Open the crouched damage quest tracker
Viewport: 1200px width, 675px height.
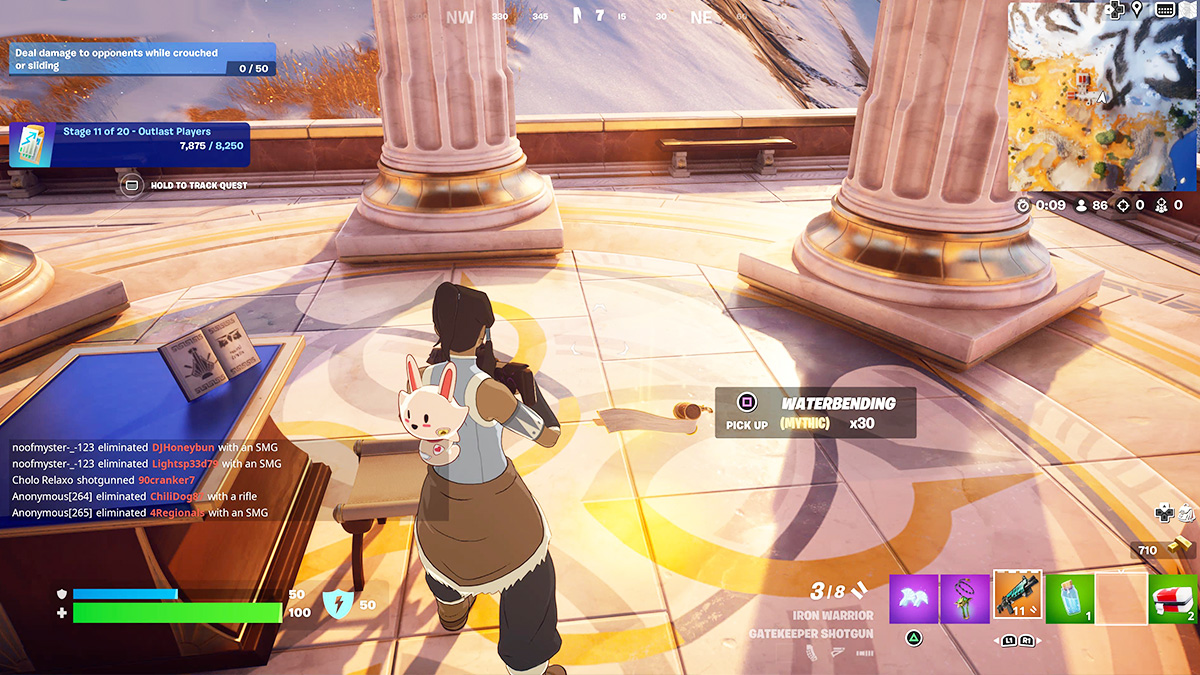tap(142, 59)
